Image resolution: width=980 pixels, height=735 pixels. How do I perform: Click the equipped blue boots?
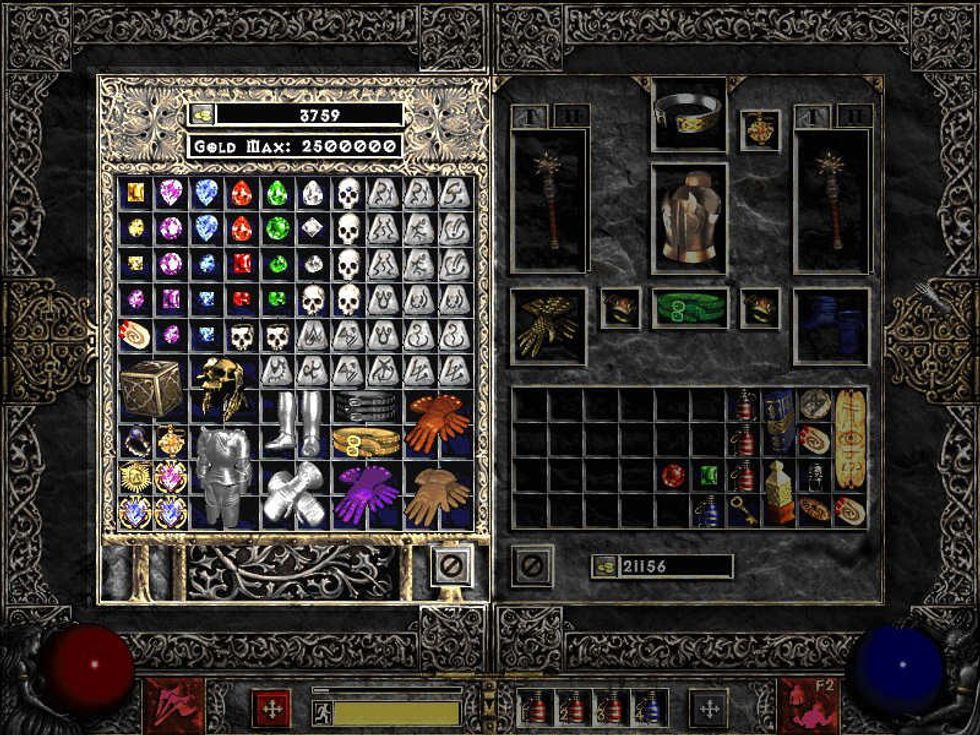point(831,327)
